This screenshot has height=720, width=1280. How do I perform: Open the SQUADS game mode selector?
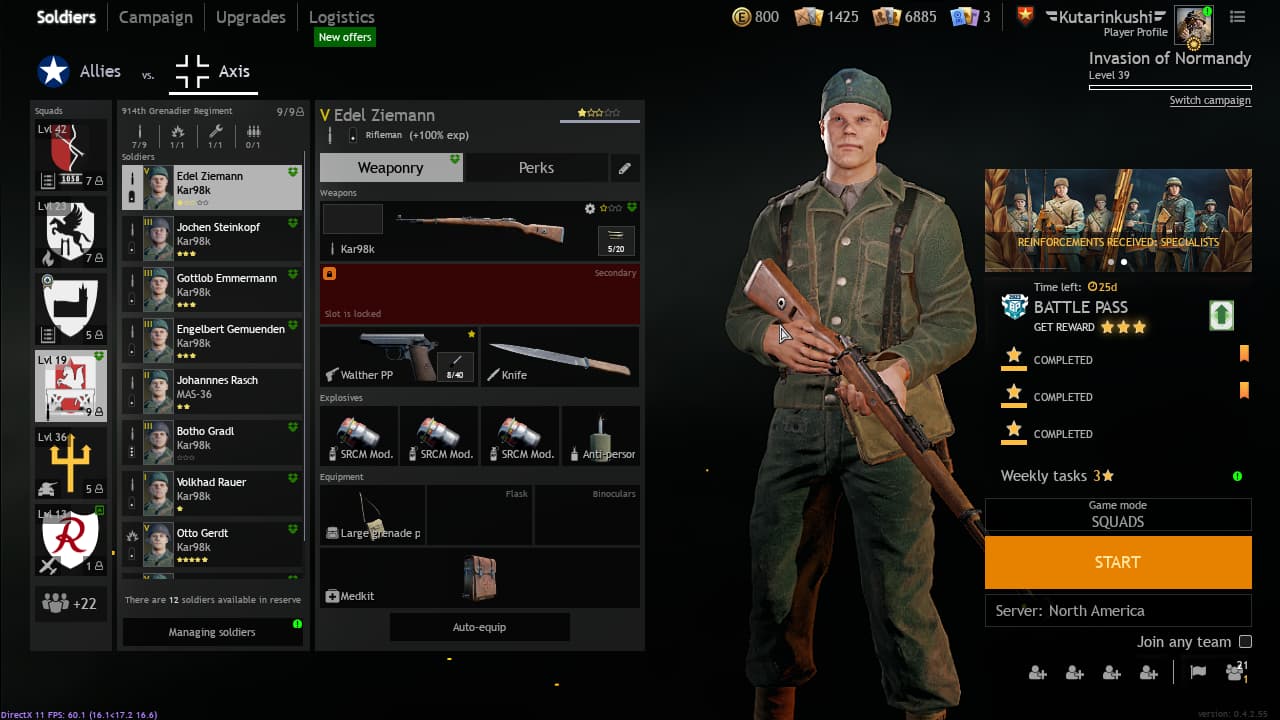point(1117,515)
